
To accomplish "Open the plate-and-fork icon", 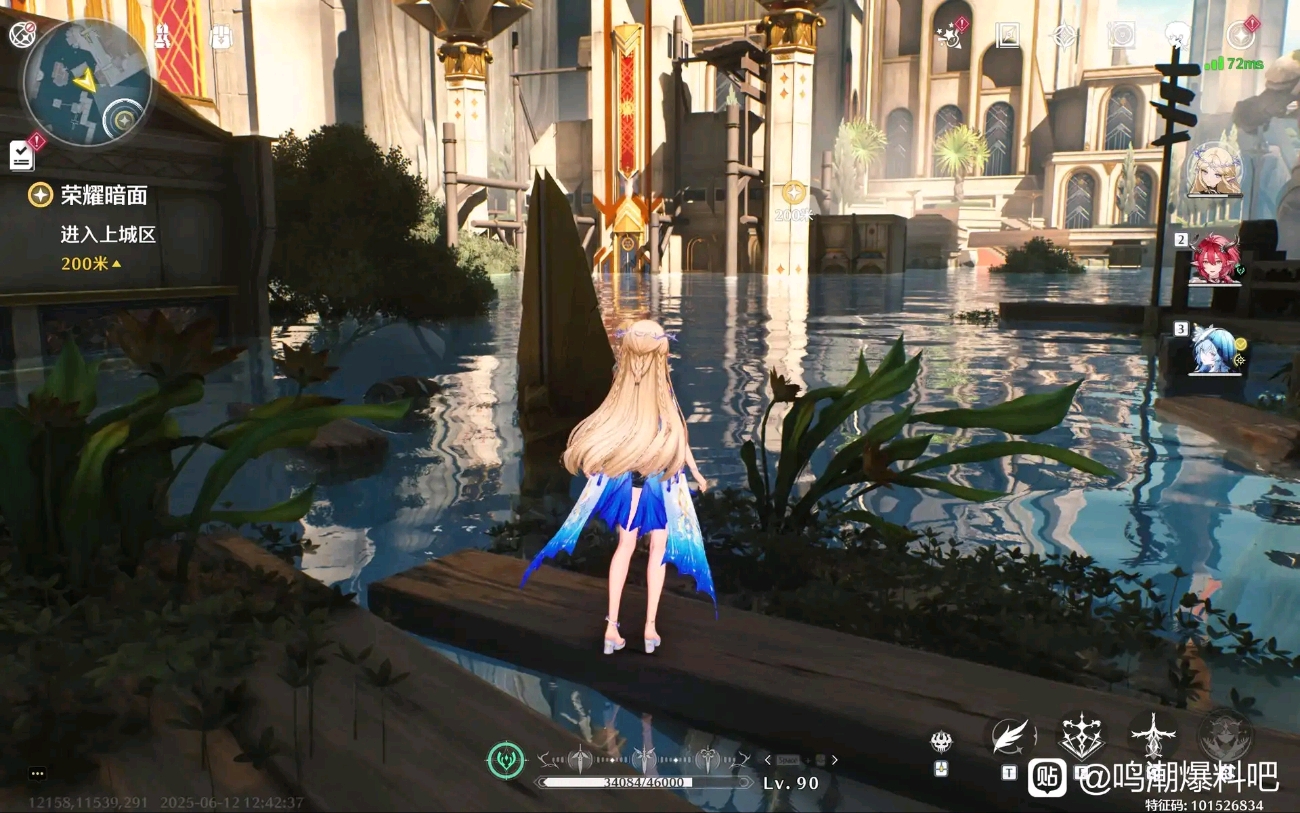I will pos(1121,36).
